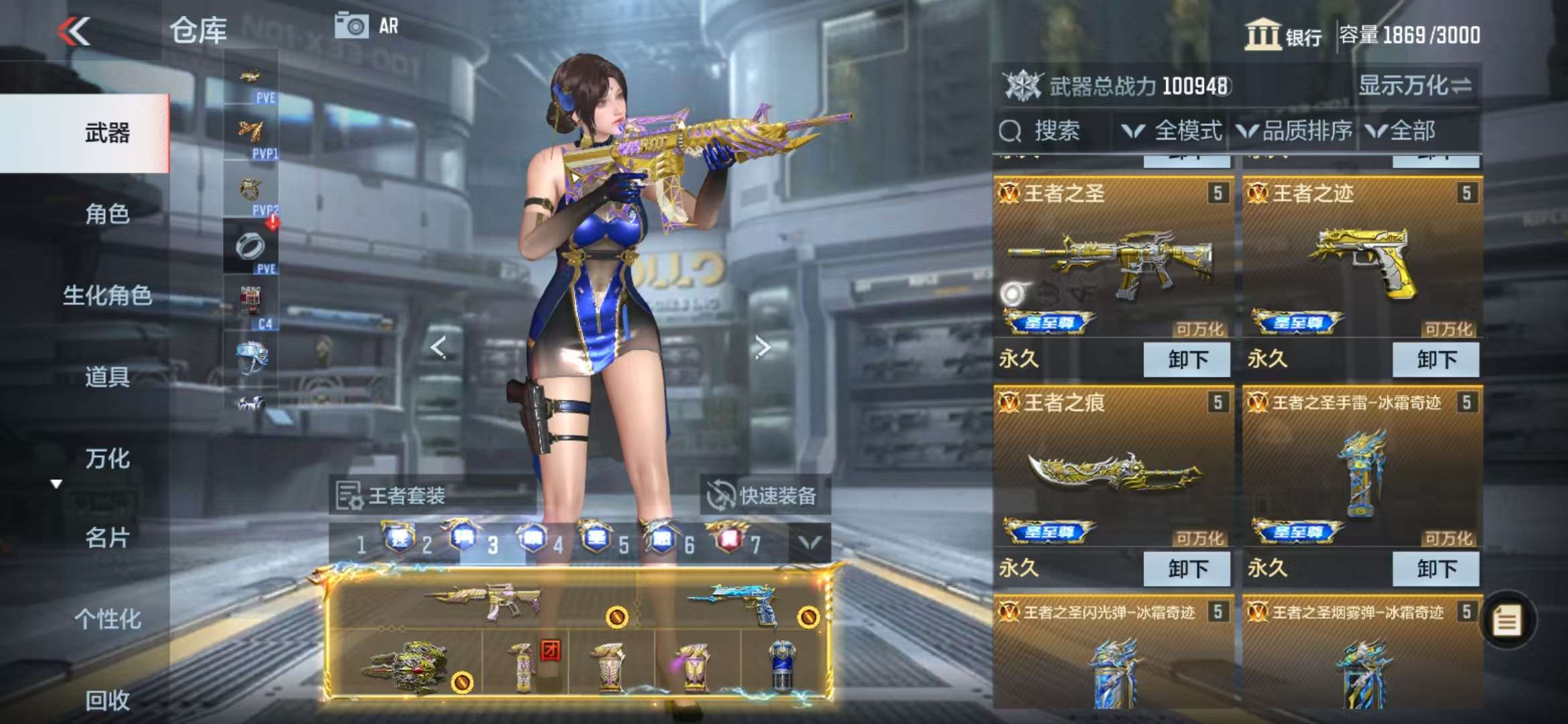Open the 快速装备 quick equip option
Screen dimensions: 1568x724
pos(764,495)
